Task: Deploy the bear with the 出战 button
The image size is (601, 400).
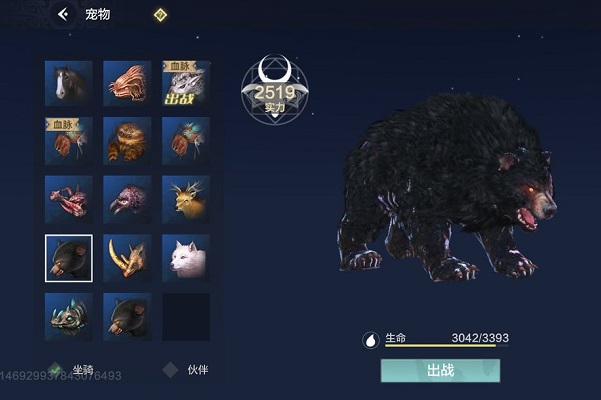Action: 440,370
